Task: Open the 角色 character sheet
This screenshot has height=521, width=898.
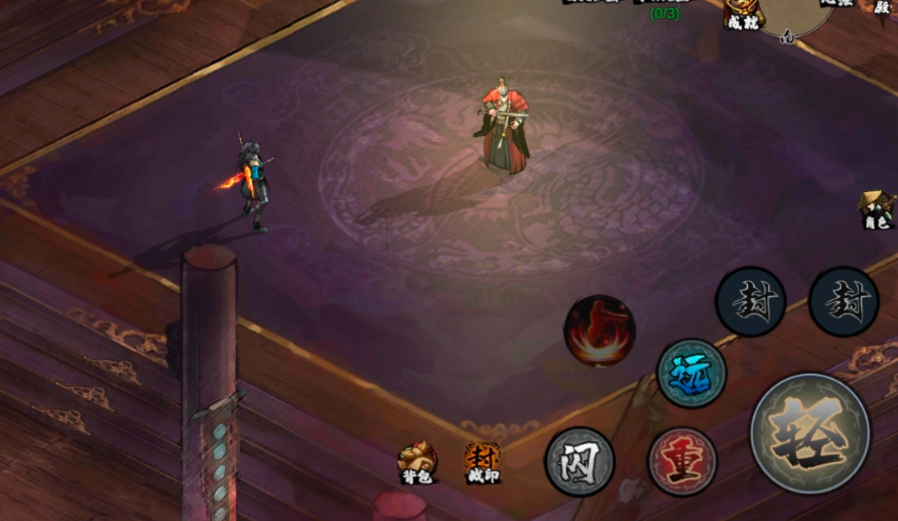Action: click(876, 208)
